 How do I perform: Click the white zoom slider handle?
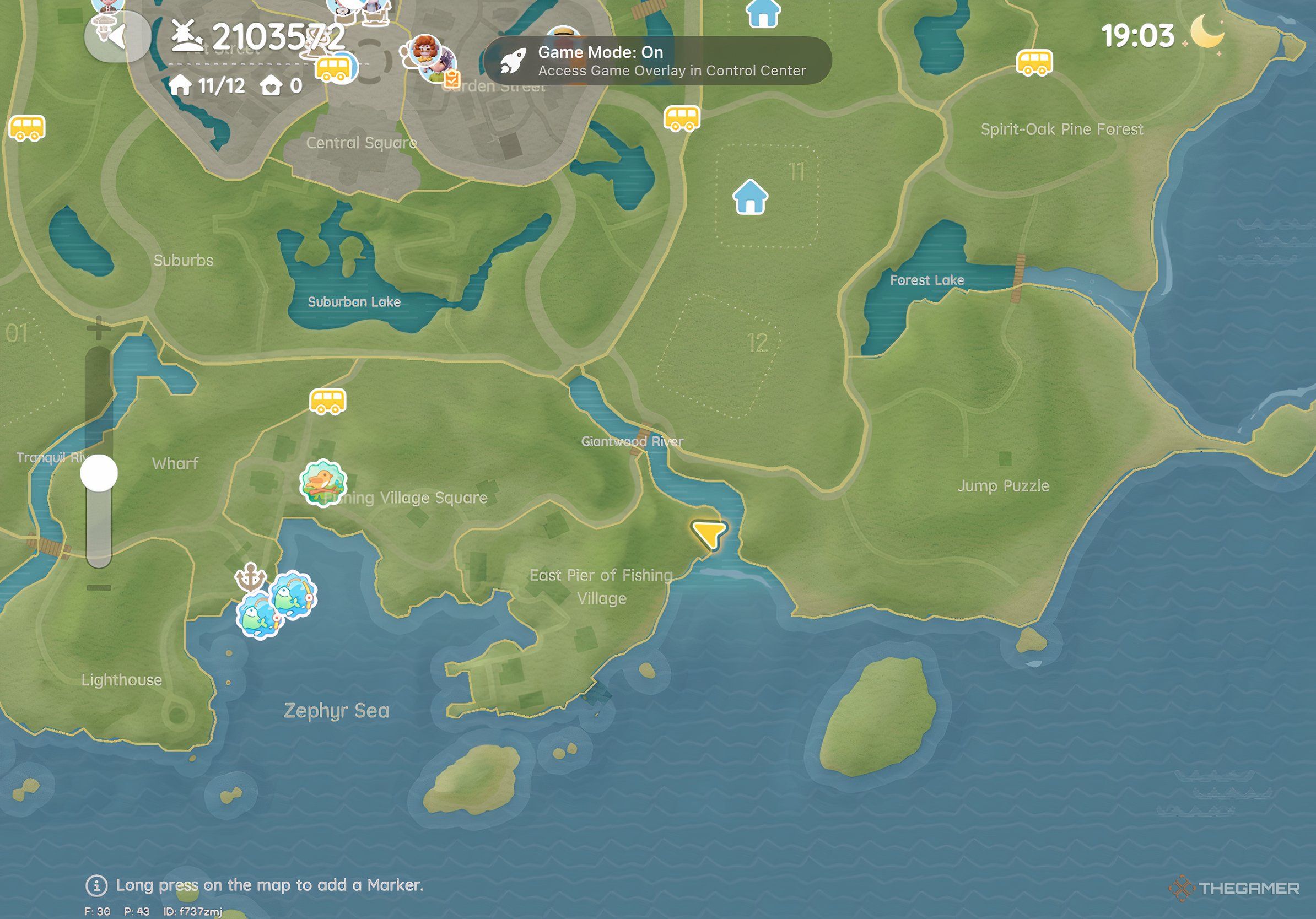coord(99,473)
